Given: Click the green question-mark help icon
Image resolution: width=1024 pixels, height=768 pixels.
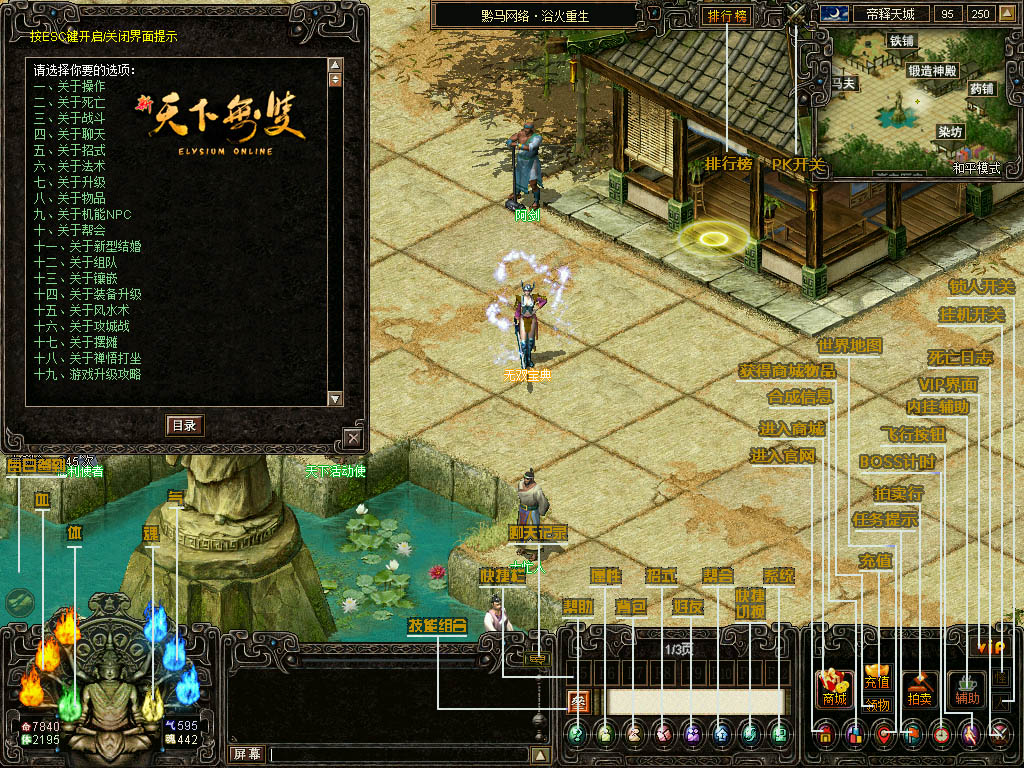Looking at the screenshot, I should (x=576, y=734).
